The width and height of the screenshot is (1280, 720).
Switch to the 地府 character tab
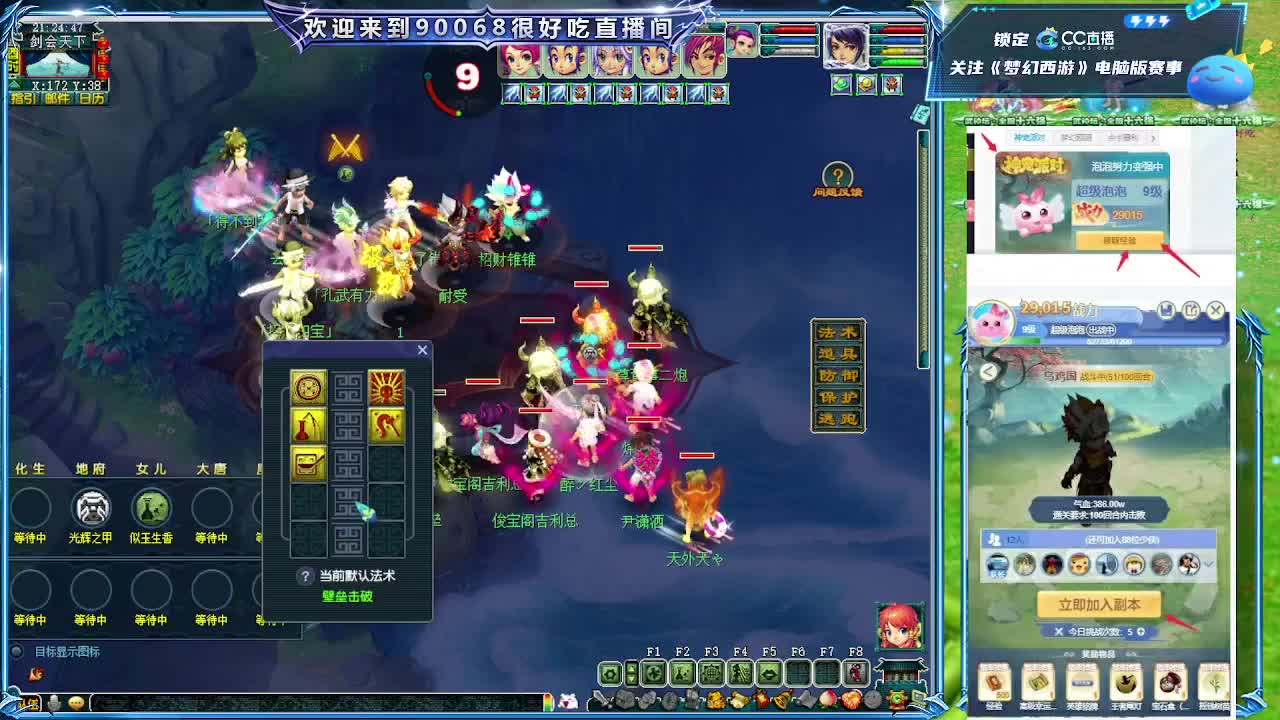point(90,467)
